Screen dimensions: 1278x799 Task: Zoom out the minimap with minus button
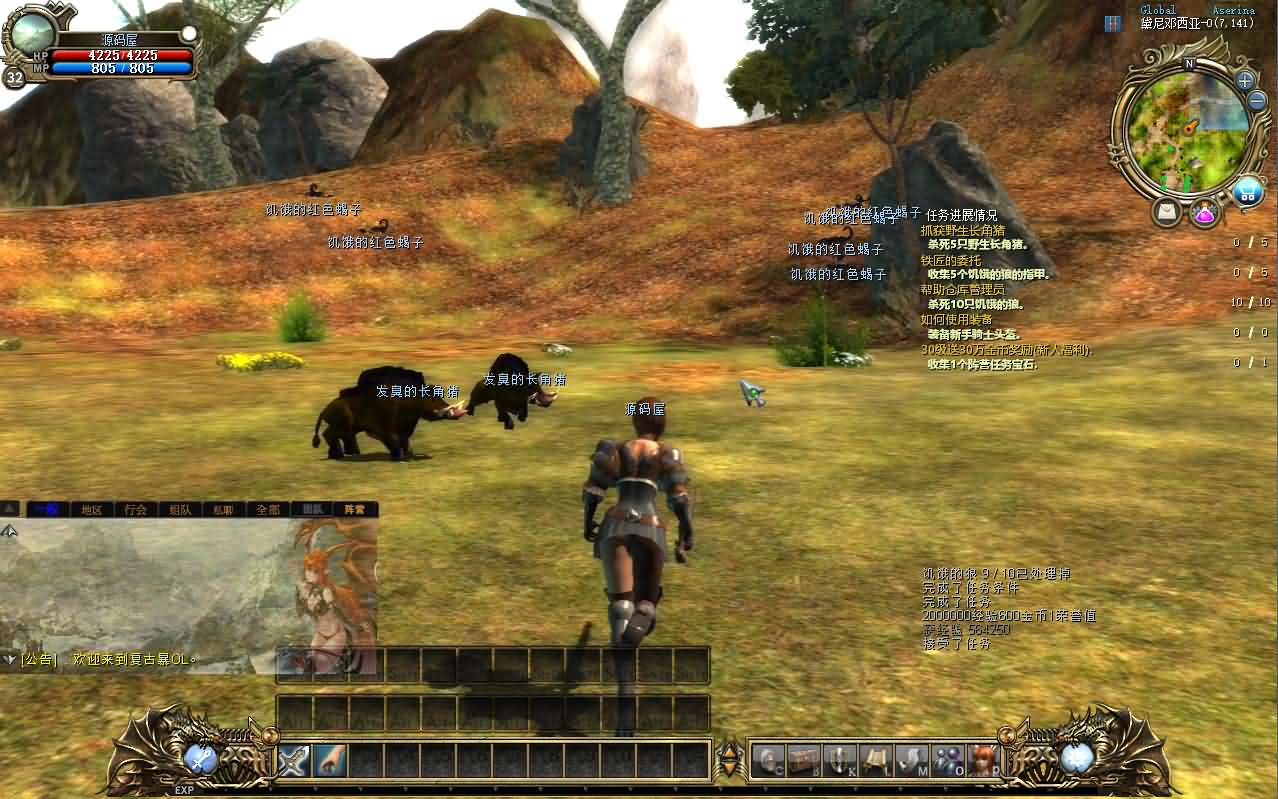(x=1256, y=101)
